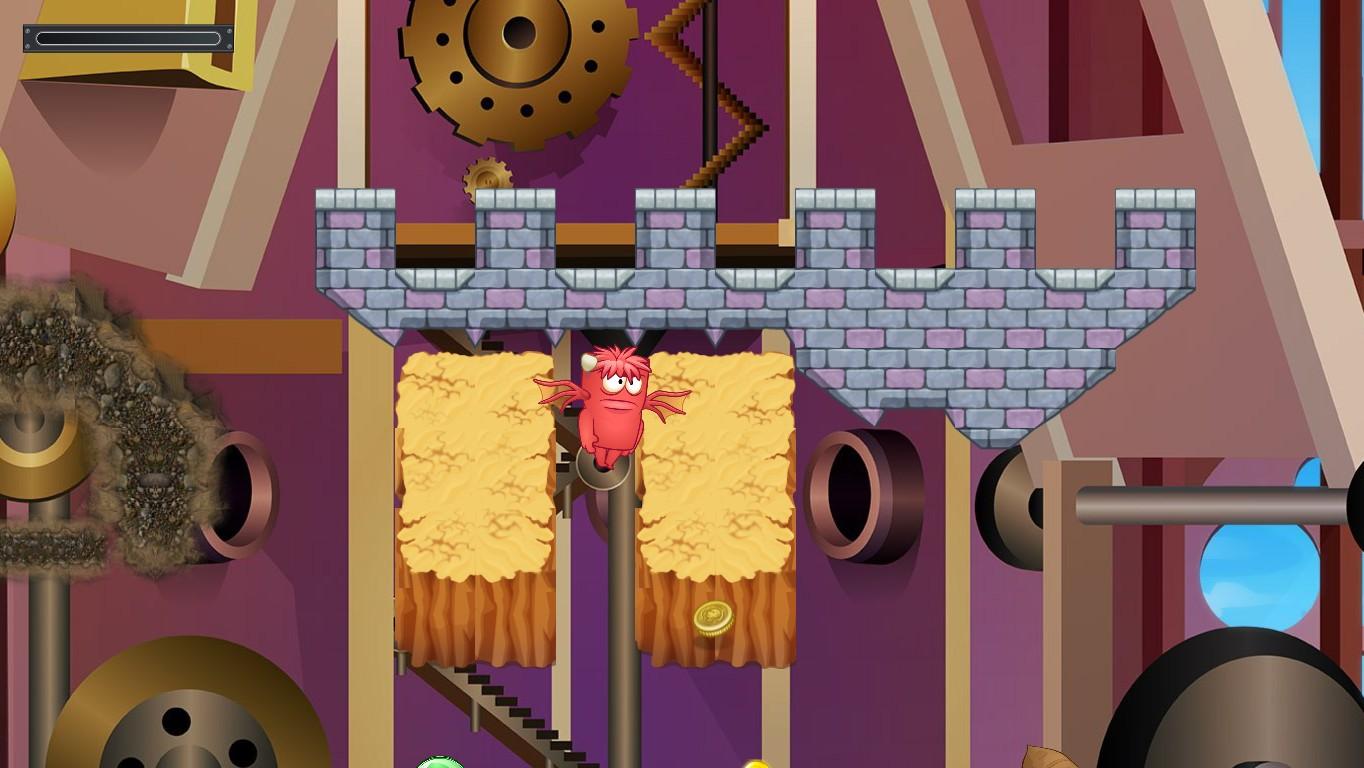Click the yellow coin at the bottom center
1364x768 pixels.
click(756, 764)
